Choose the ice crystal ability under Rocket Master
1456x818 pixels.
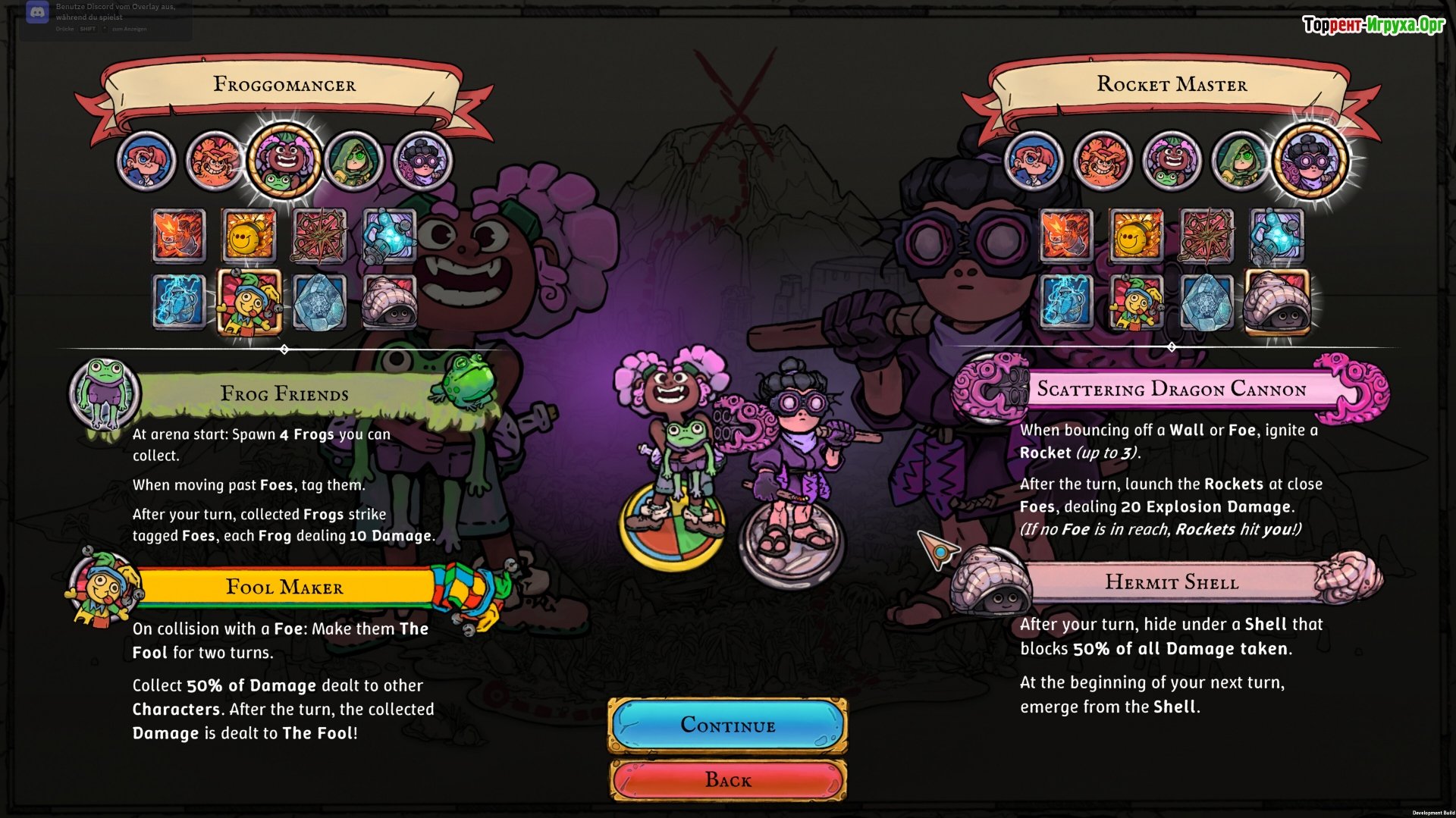click(1206, 302)
